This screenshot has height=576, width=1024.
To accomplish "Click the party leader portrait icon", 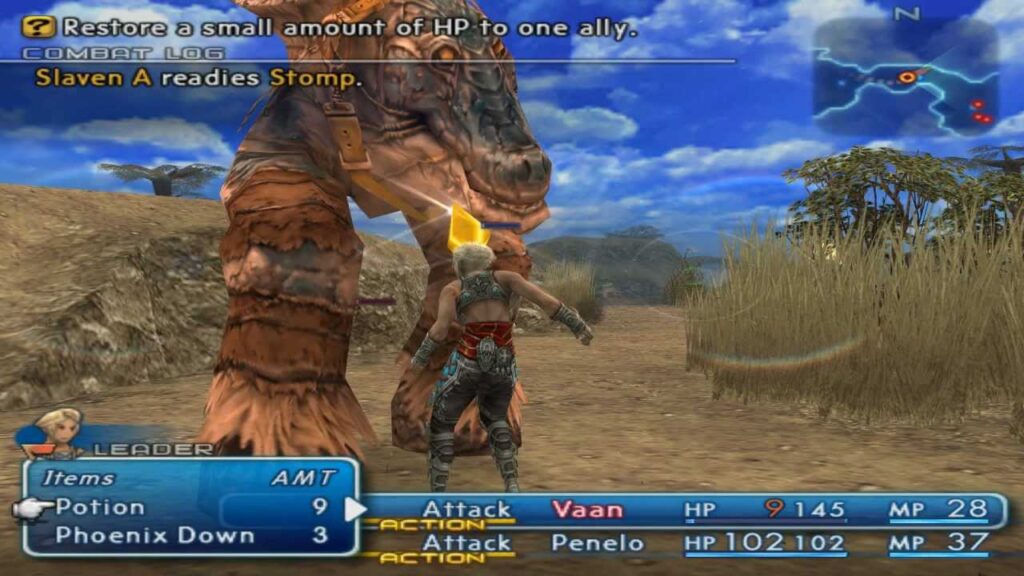I will tap(57, 431).
